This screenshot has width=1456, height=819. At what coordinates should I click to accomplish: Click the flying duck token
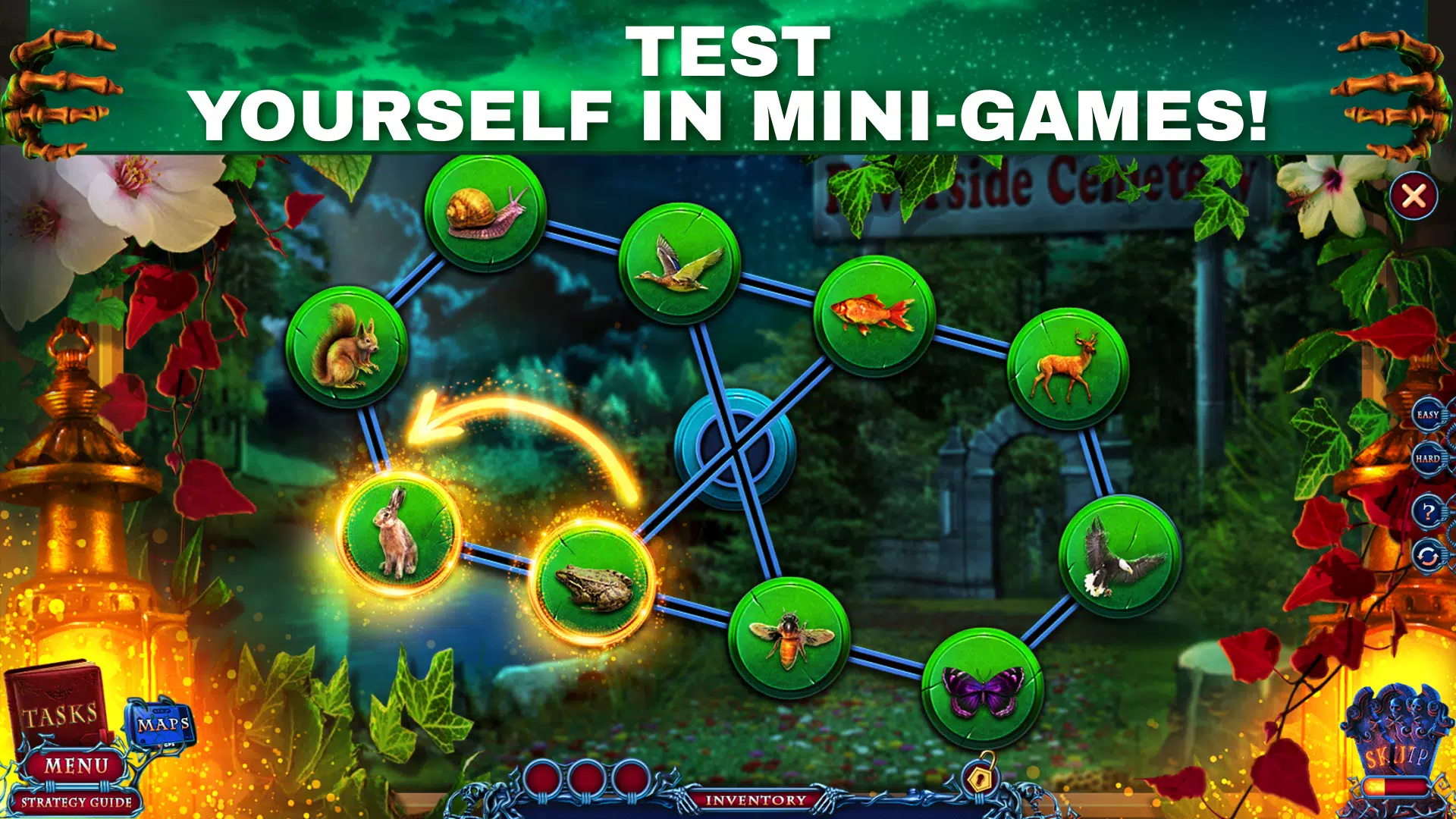pyautogui.click(x=679, y=264)
